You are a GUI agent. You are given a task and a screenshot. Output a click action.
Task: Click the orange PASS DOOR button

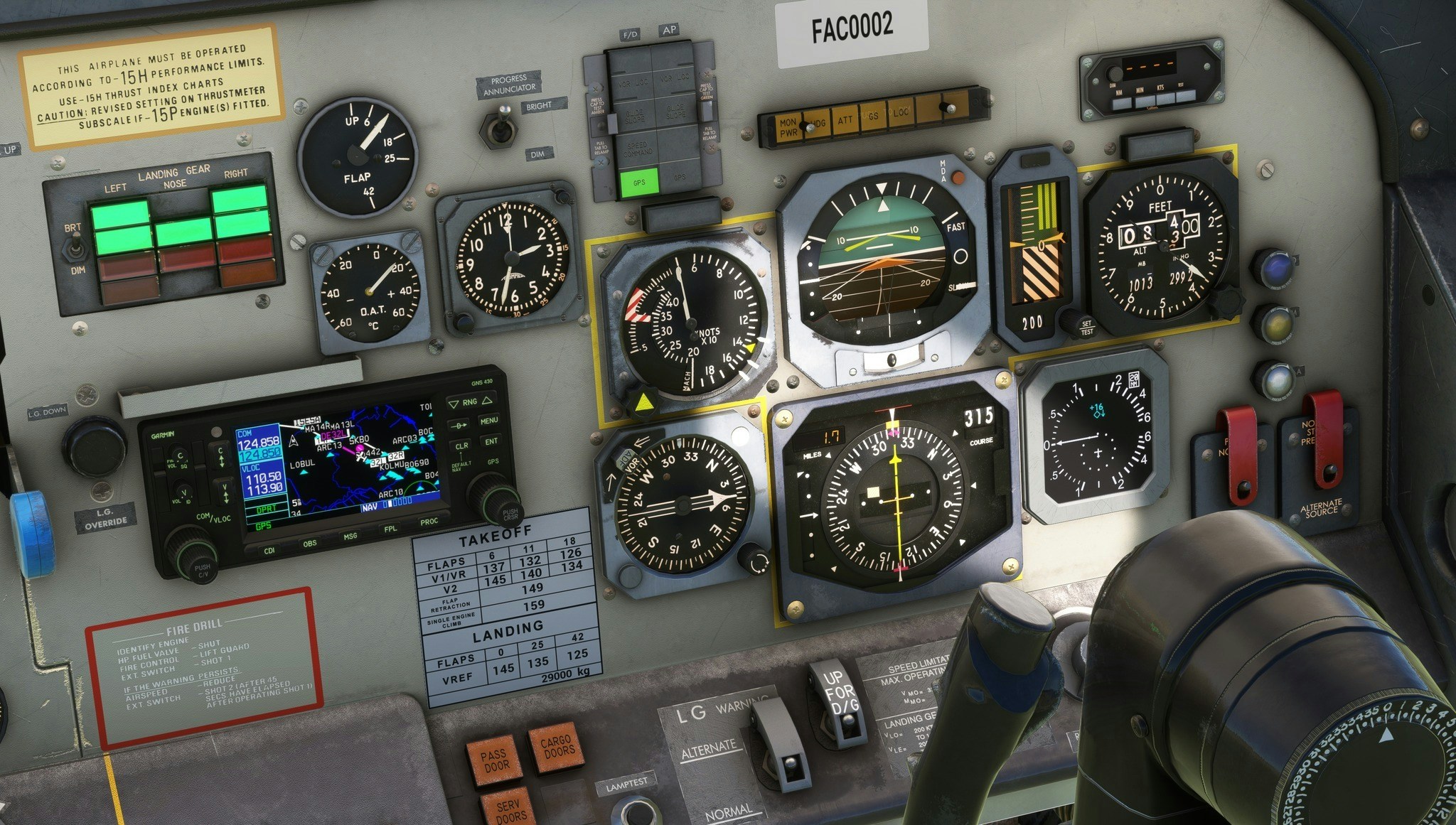[493, 760]
